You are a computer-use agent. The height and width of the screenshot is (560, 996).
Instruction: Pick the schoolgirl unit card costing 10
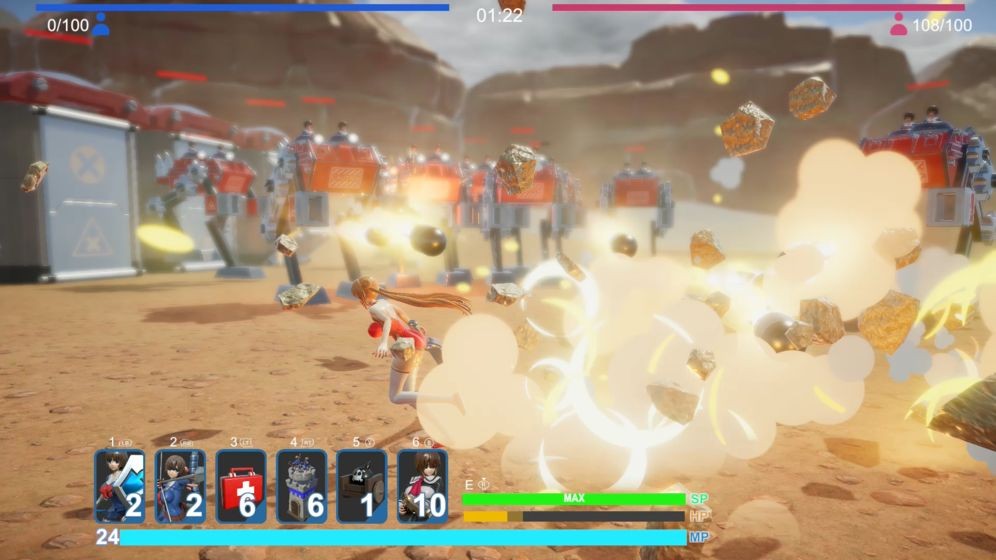(x=422, y=486)
